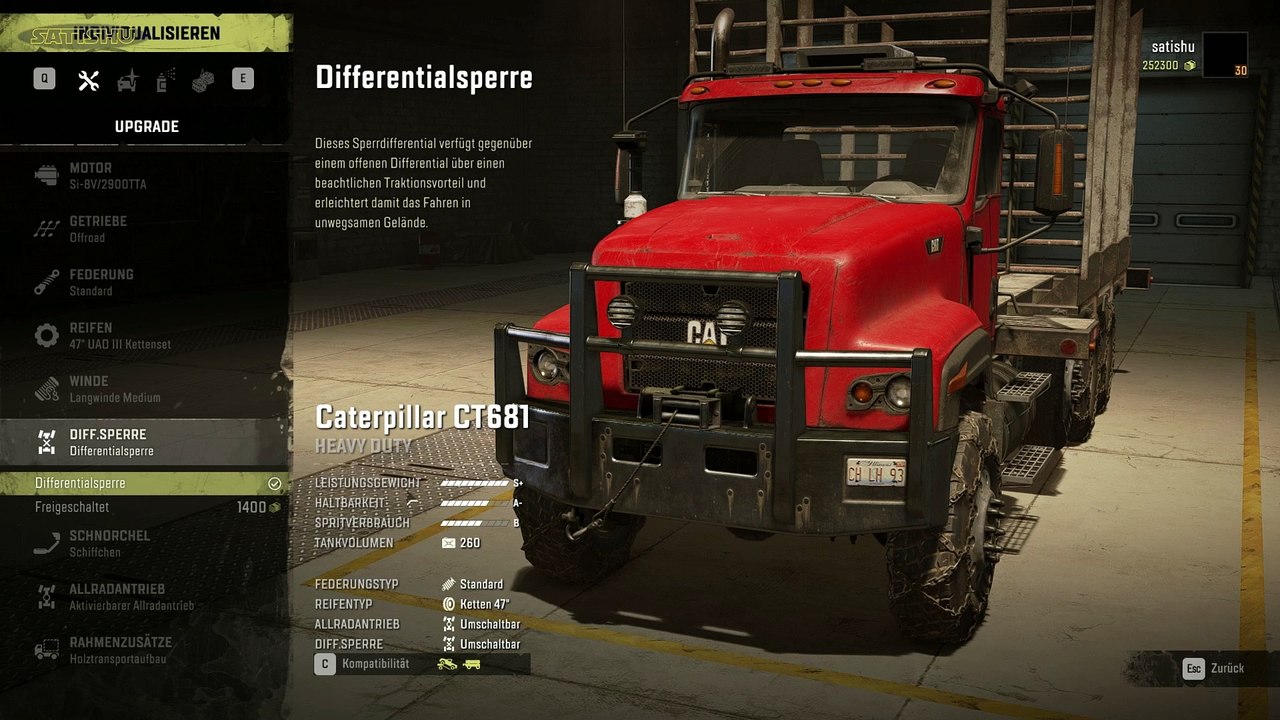Go back with the Zurück button
Screen dimensions: 1280x720
1215,668
